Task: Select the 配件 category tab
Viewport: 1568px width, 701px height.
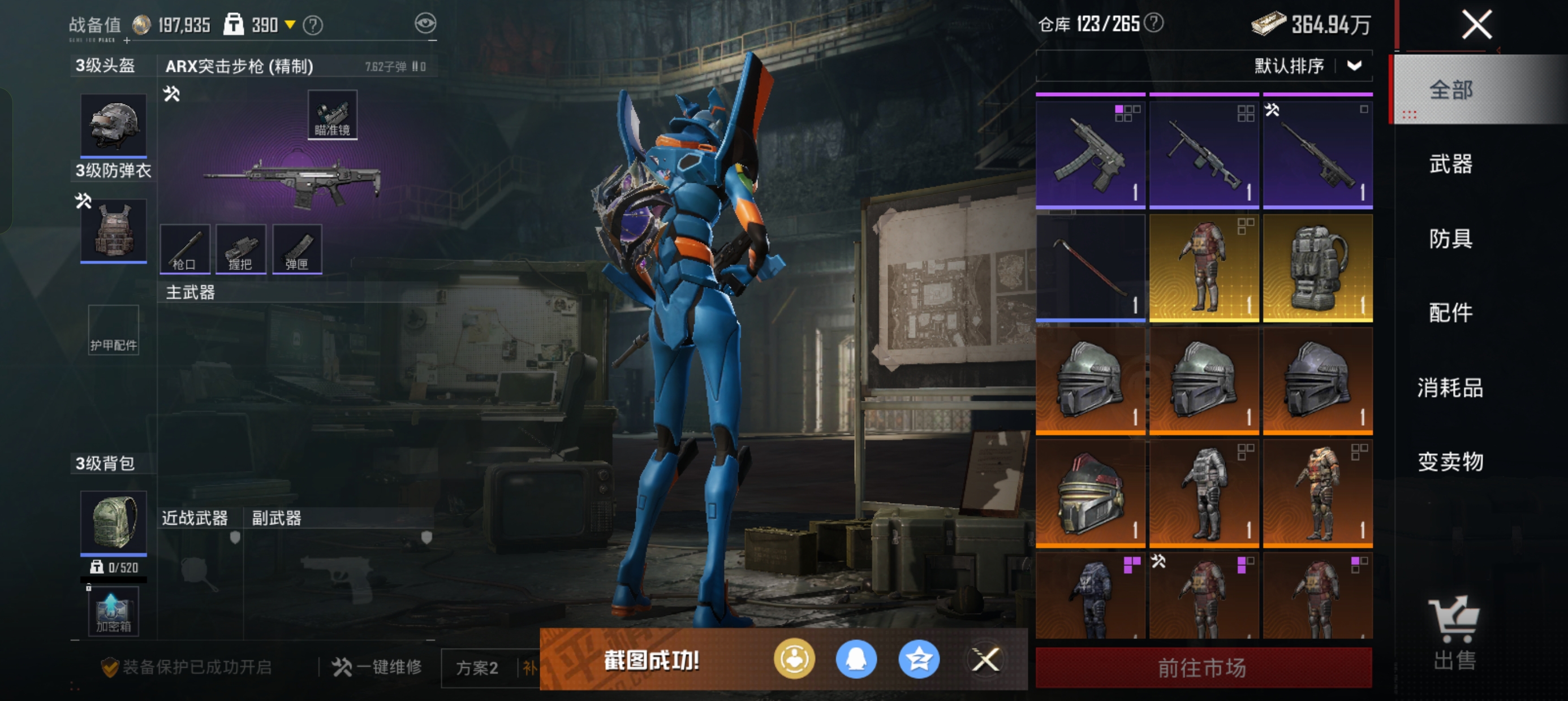Action: coord(1450,313)
